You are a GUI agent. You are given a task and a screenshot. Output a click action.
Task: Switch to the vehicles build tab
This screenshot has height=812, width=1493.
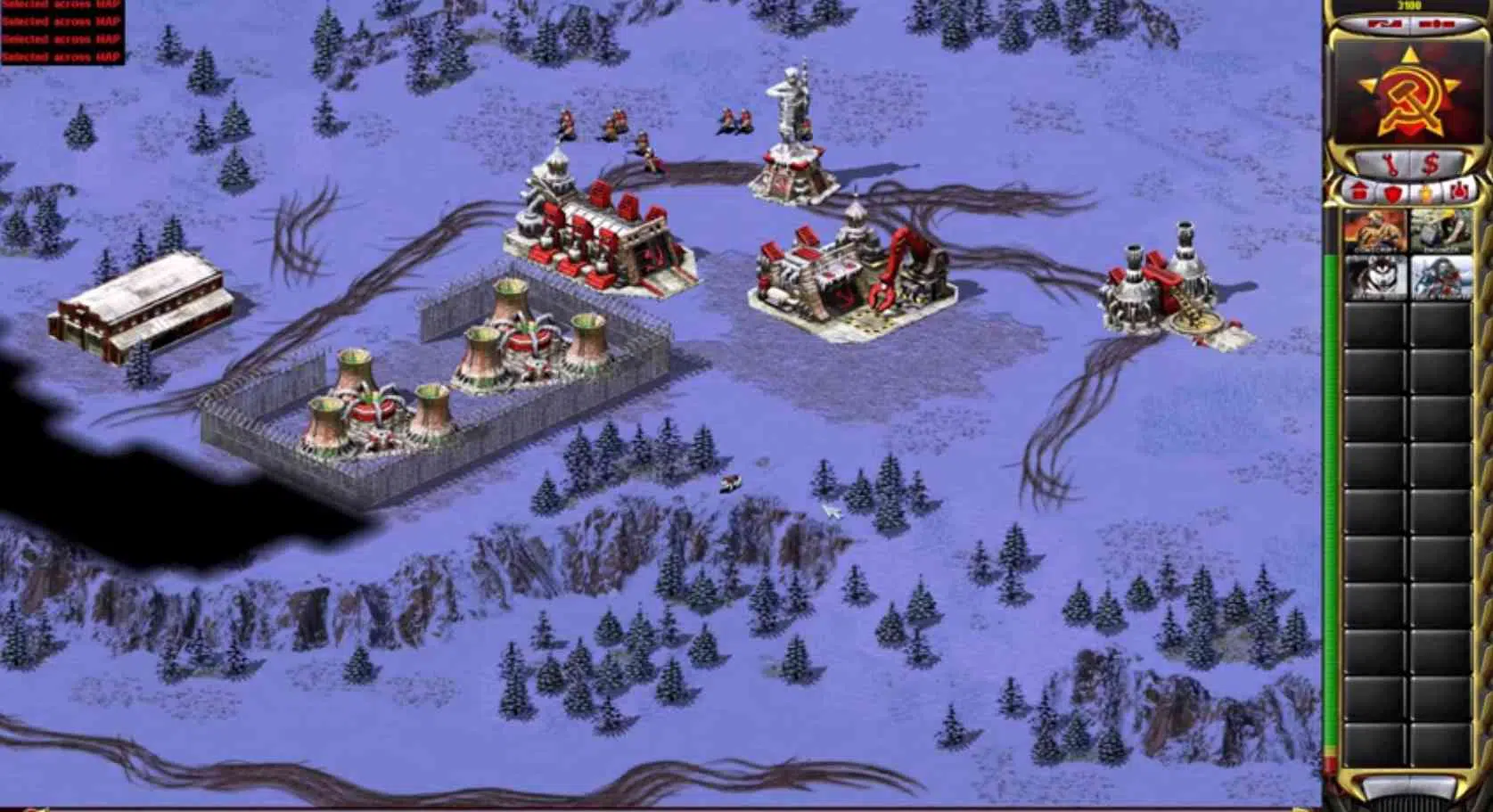[1460, 190]
